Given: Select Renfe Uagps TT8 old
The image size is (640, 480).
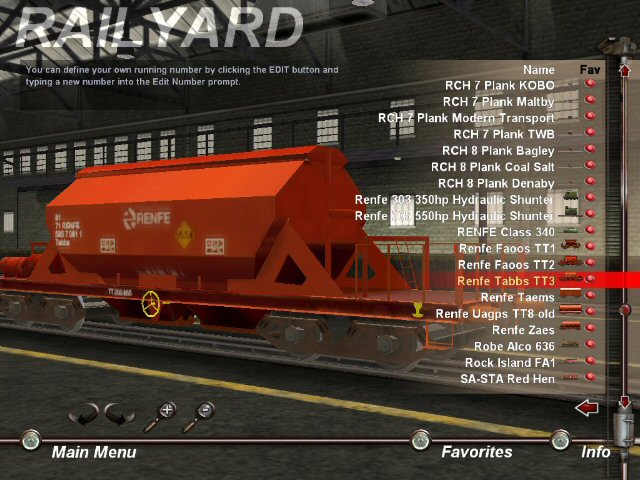Looking at the screenshot, I should click(x=494, y=314).
